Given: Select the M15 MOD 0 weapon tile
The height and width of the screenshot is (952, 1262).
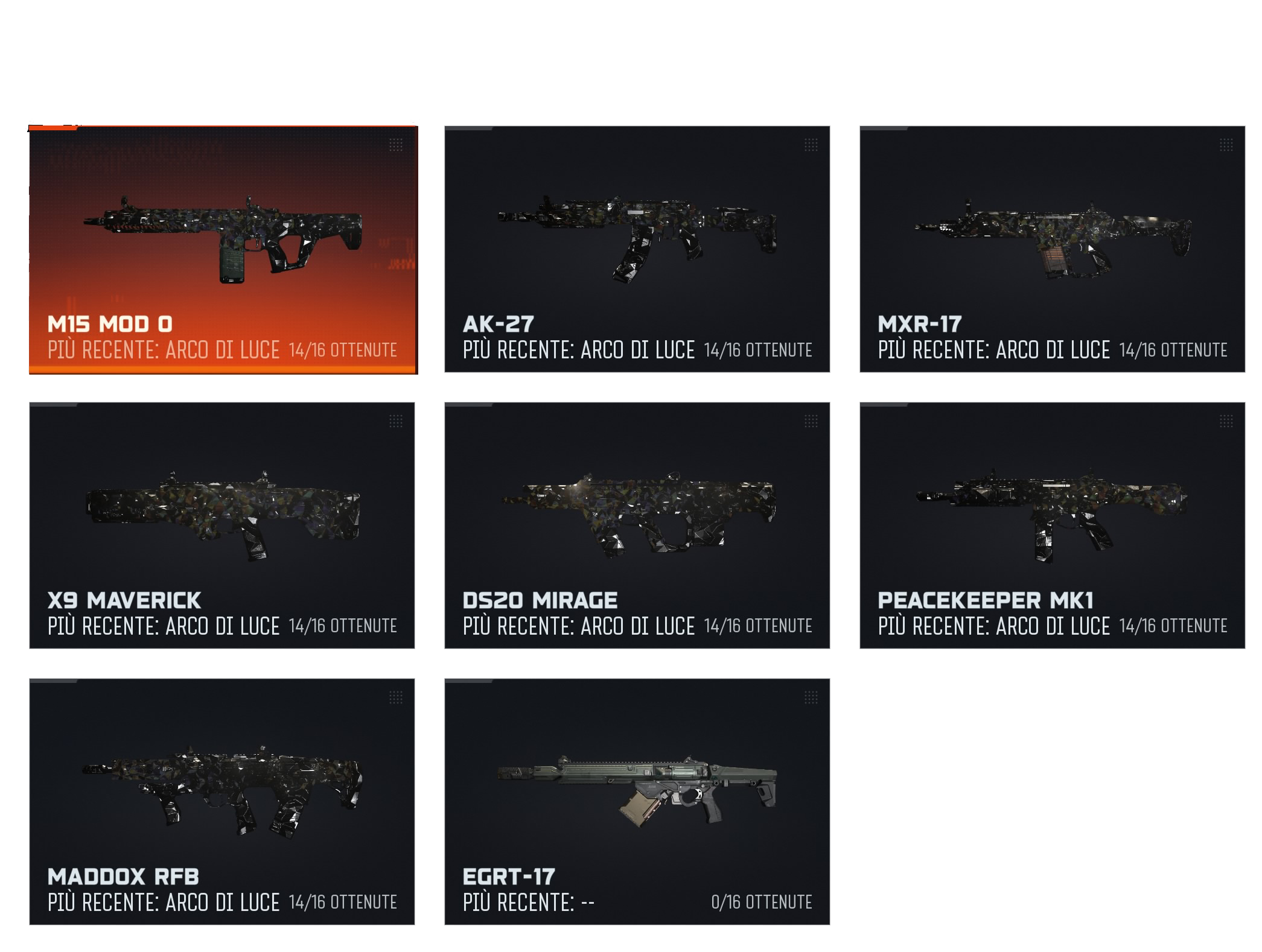Looking at the screenshot, I should (x=222, y=249).
